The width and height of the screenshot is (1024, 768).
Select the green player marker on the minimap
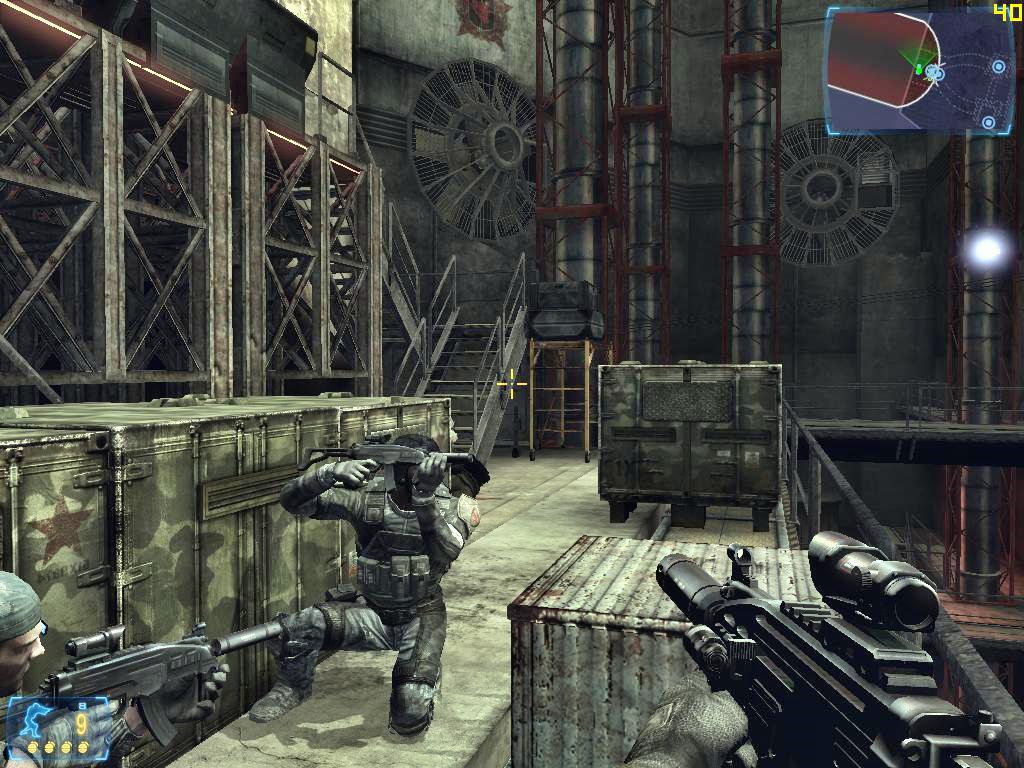(918, 69)
